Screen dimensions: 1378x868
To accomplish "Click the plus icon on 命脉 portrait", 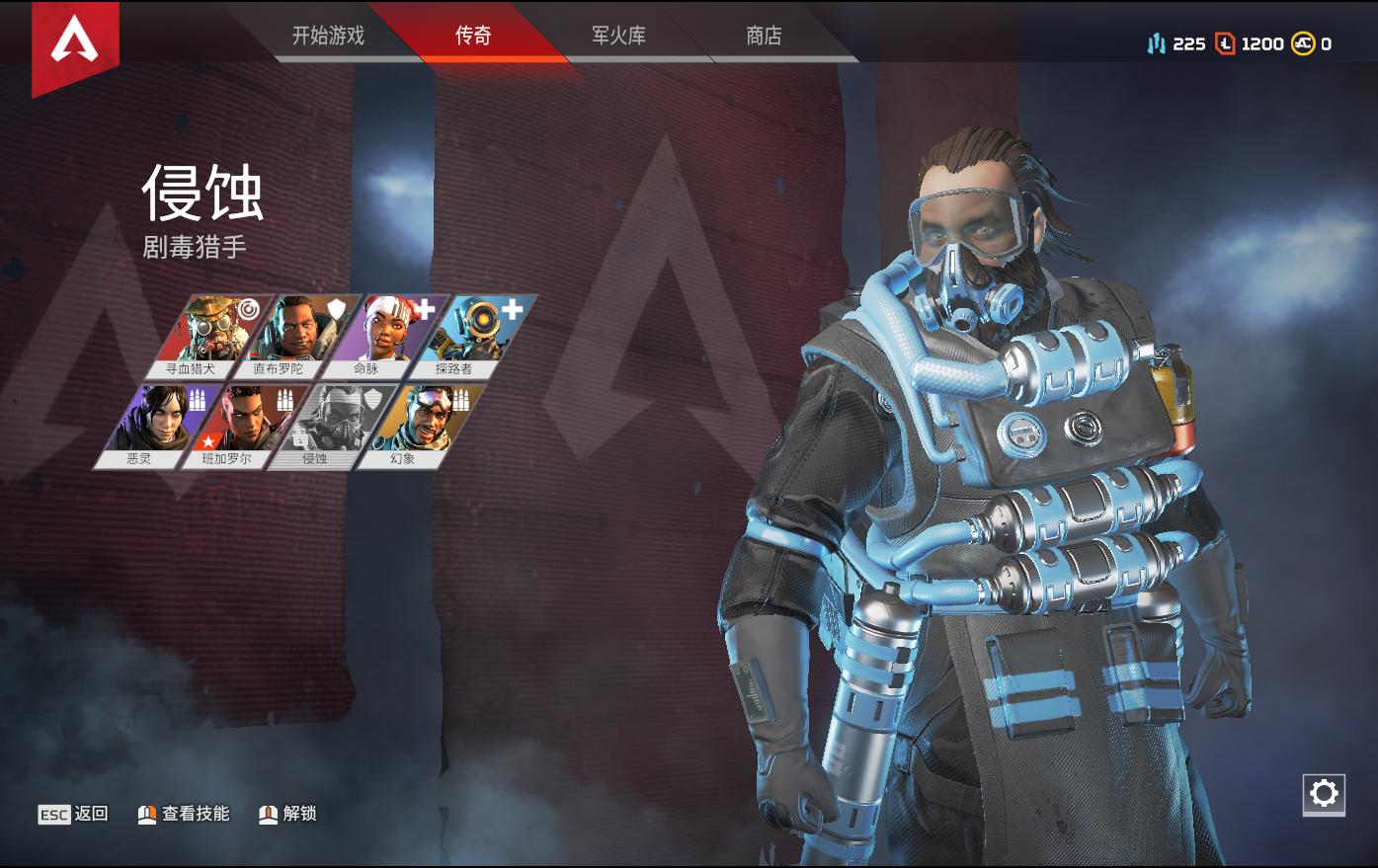I will pyautogui.click(x=425, y=309).
